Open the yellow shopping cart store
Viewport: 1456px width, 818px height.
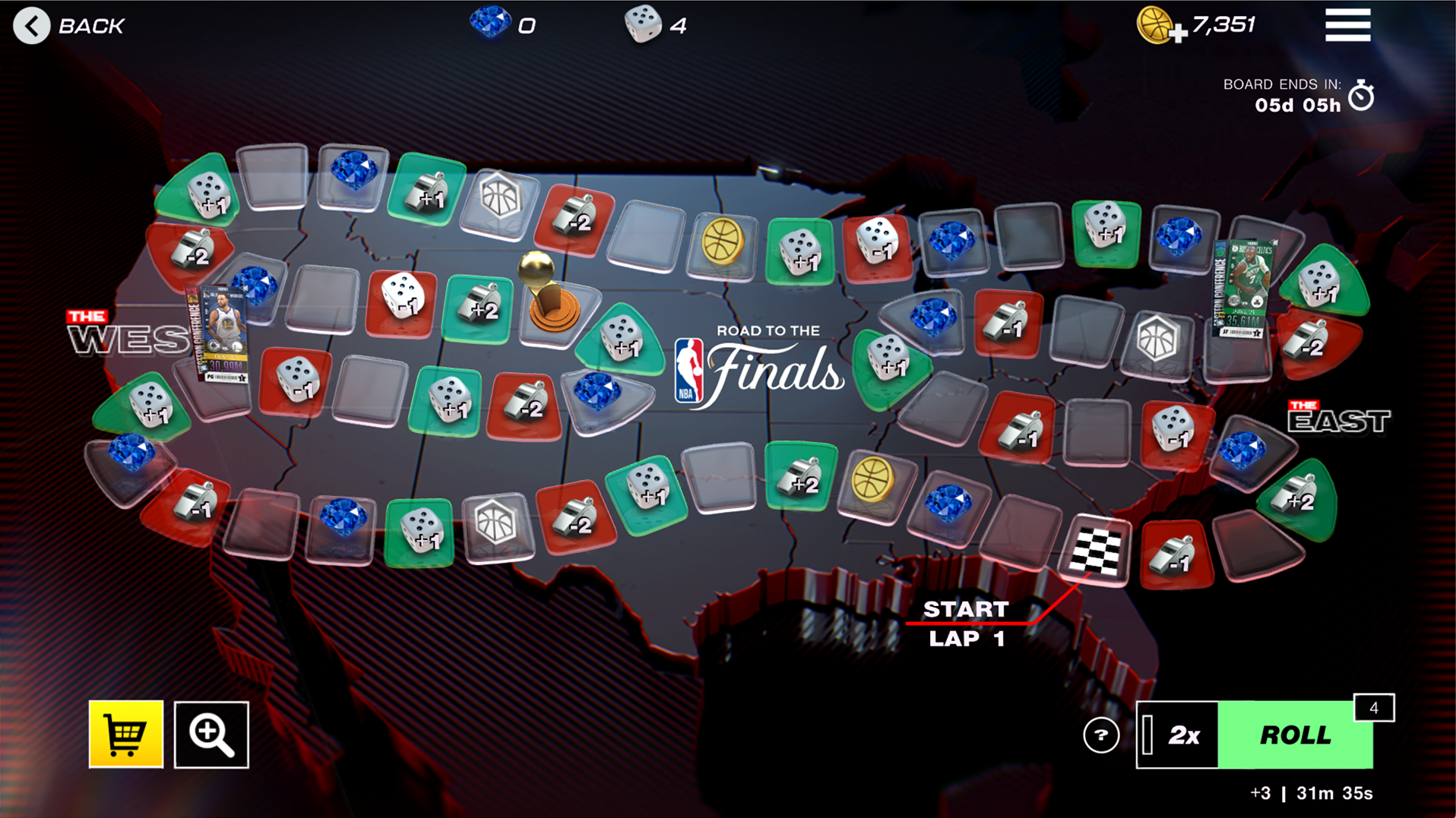pyautogui.click(x=126, y=735)
